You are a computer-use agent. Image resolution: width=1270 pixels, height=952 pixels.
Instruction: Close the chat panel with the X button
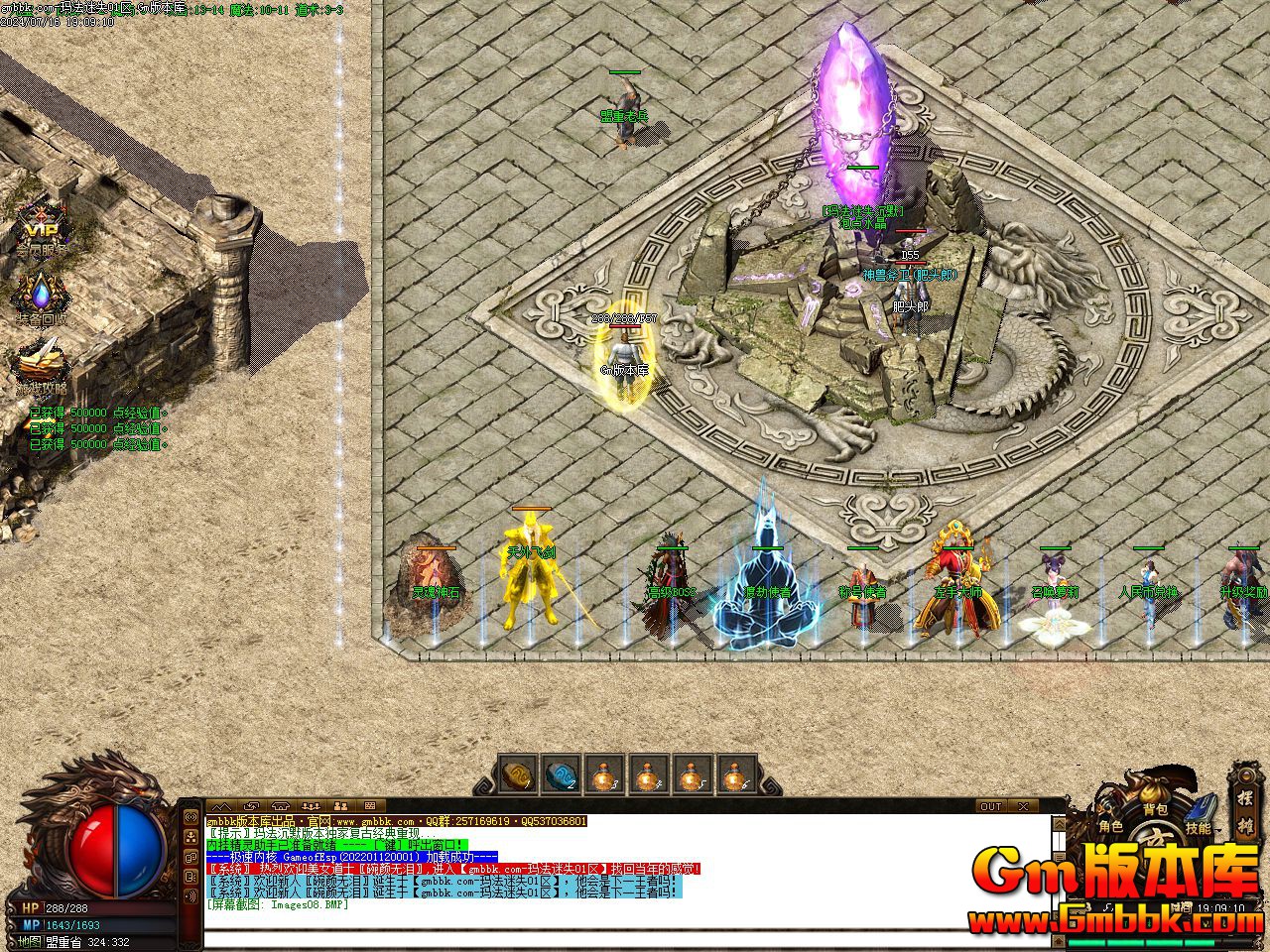[x=1023, y=806]
